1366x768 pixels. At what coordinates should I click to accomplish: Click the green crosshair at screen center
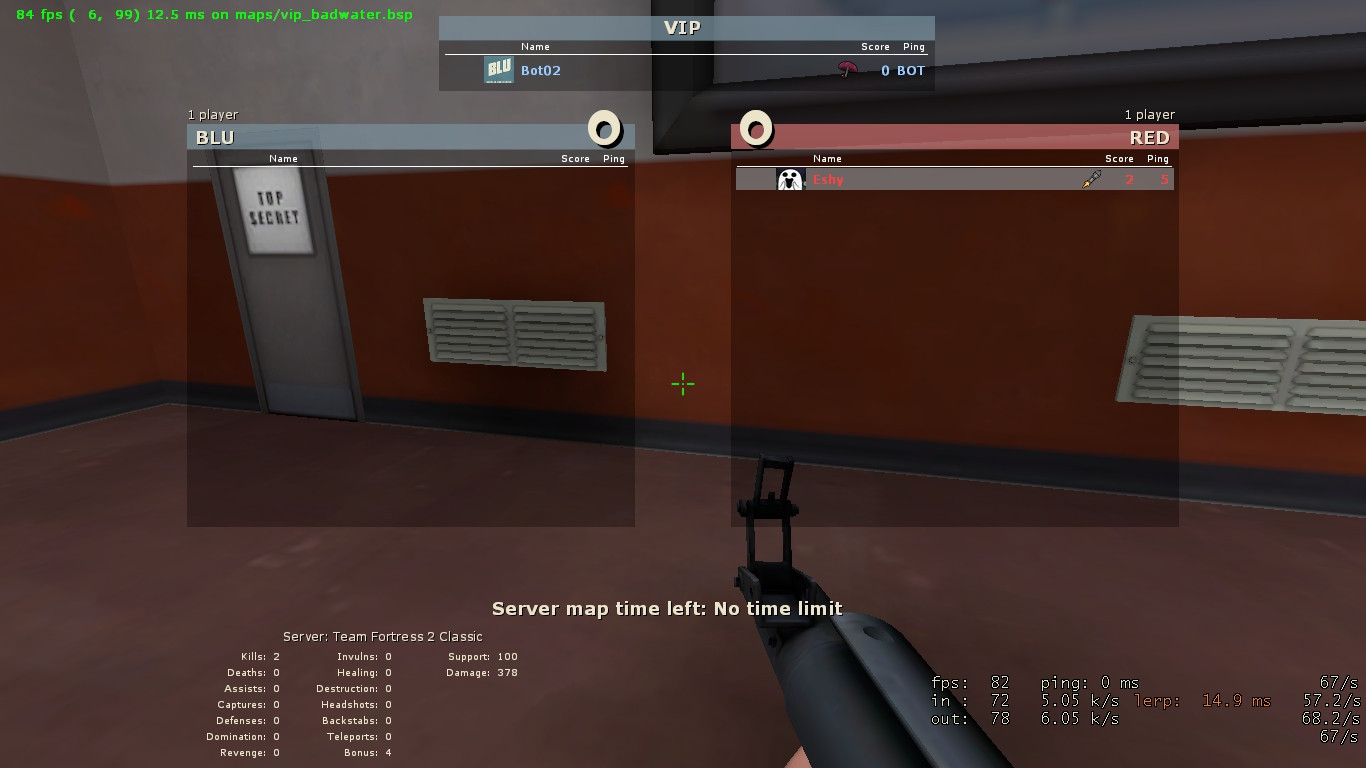point(682,384)
